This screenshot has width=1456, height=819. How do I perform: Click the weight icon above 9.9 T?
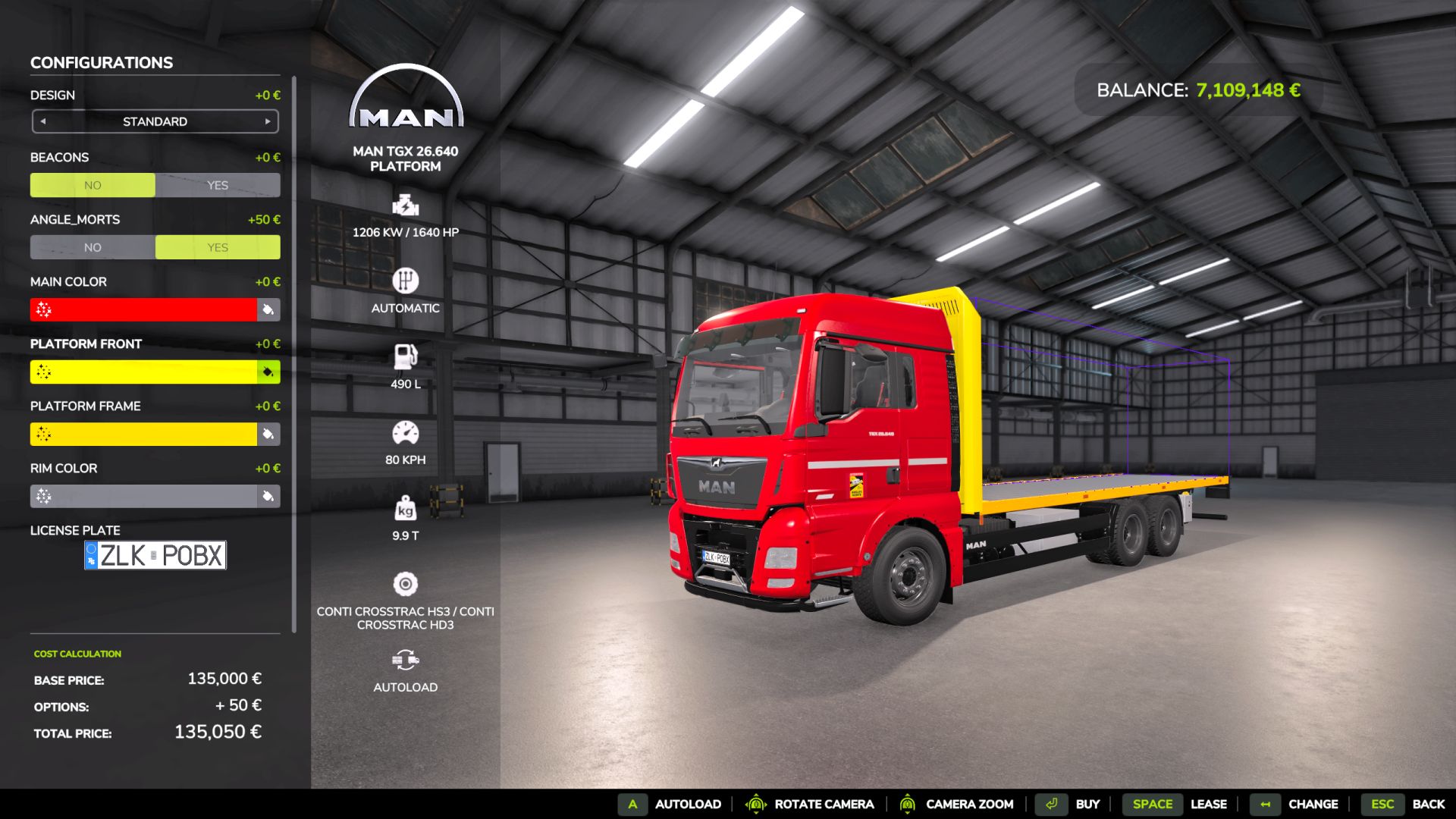tap(406, 507)
